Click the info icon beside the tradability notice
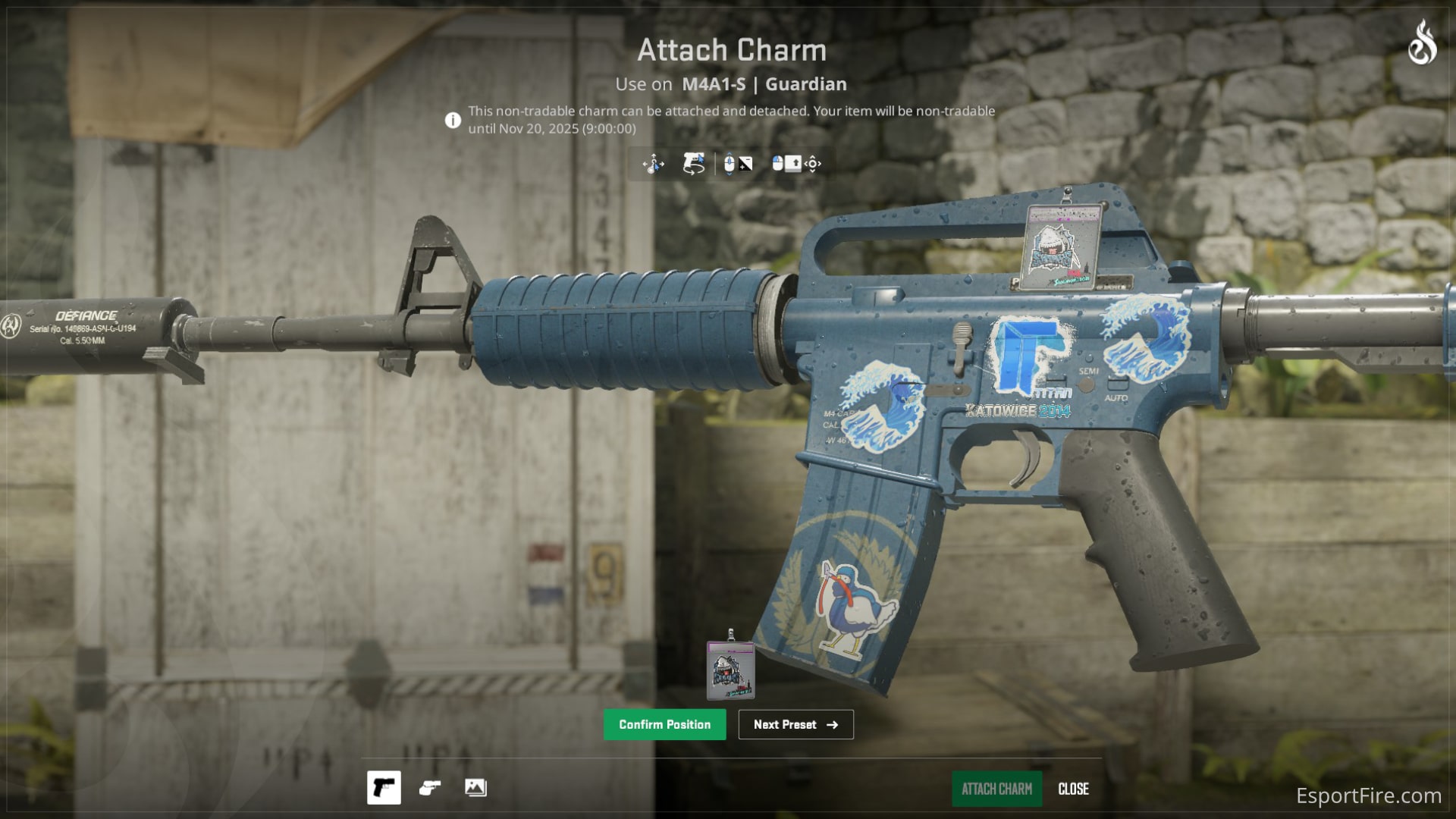1456x819 pixels. click(x=453, y=119)
